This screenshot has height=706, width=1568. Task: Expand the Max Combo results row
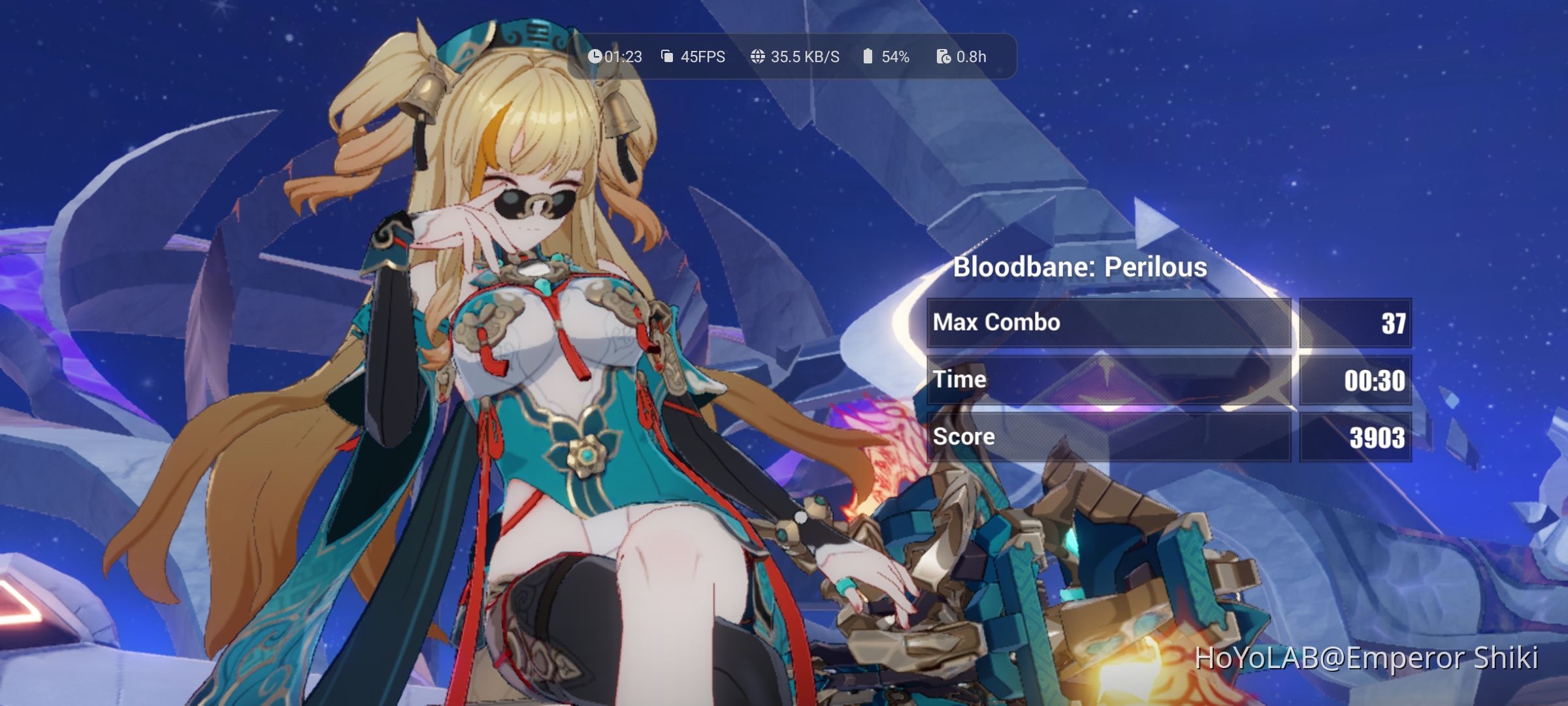1167,322
